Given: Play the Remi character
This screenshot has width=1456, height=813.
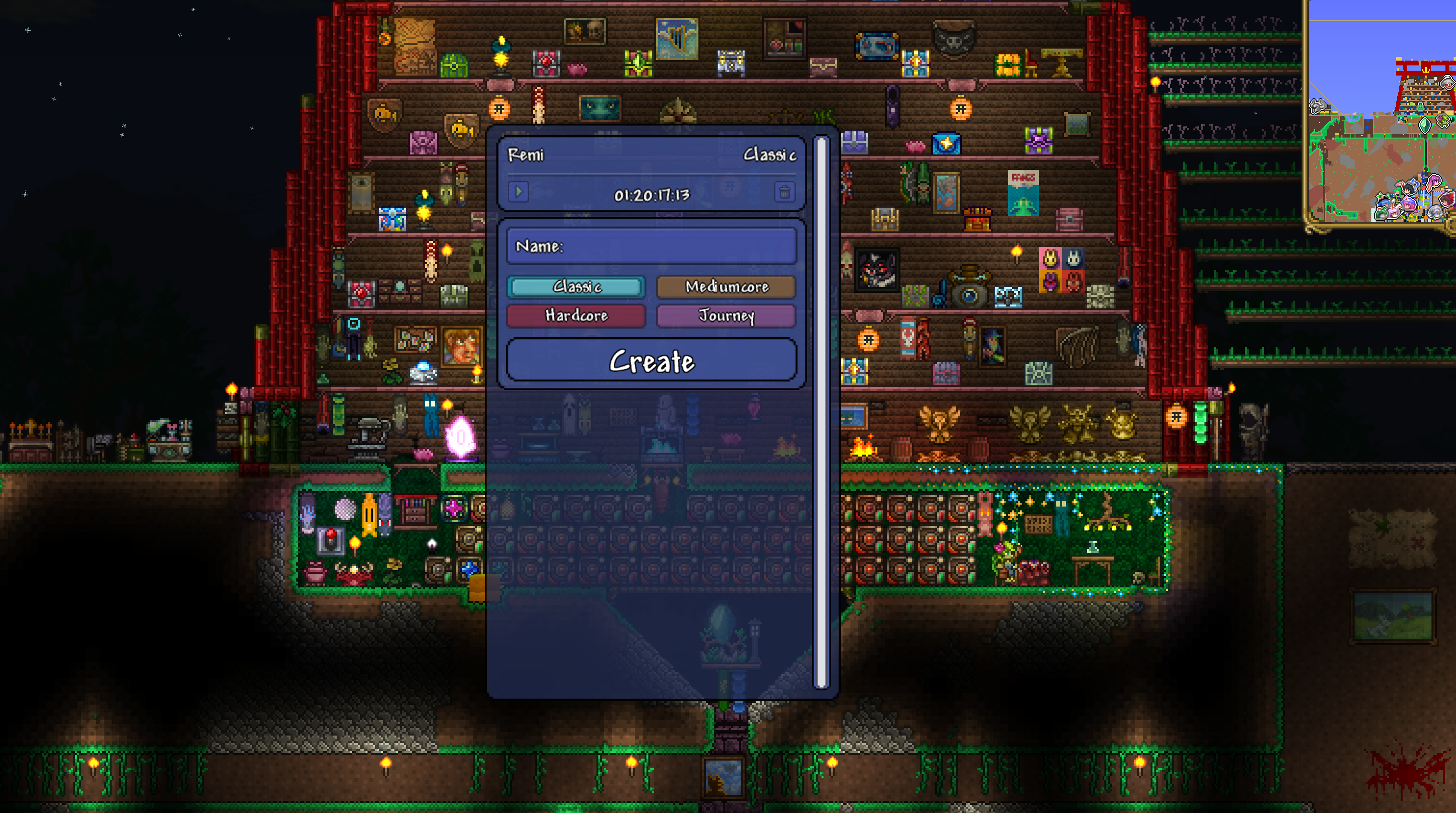Looking at the screenshot, I should (519, 192).
